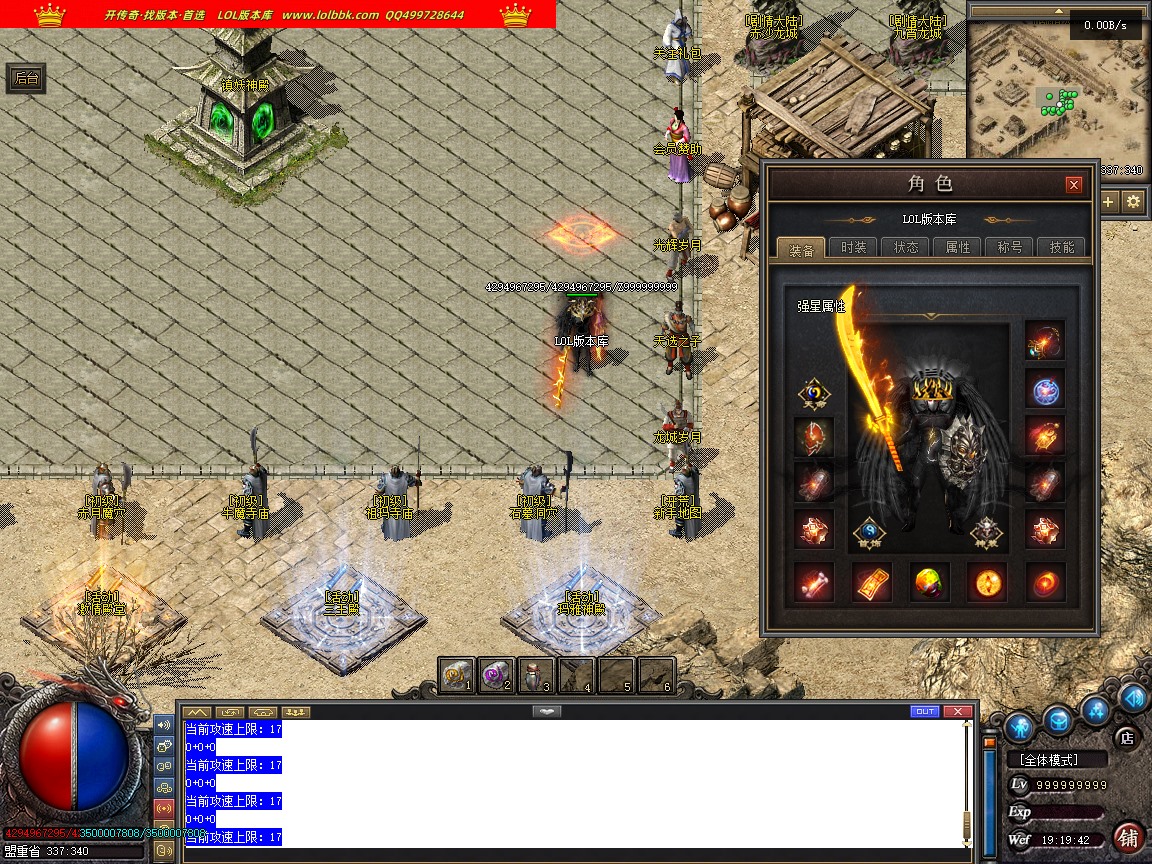Open the red 铺 stall button
The image size is (1152, 864).
coord(1129,838)
